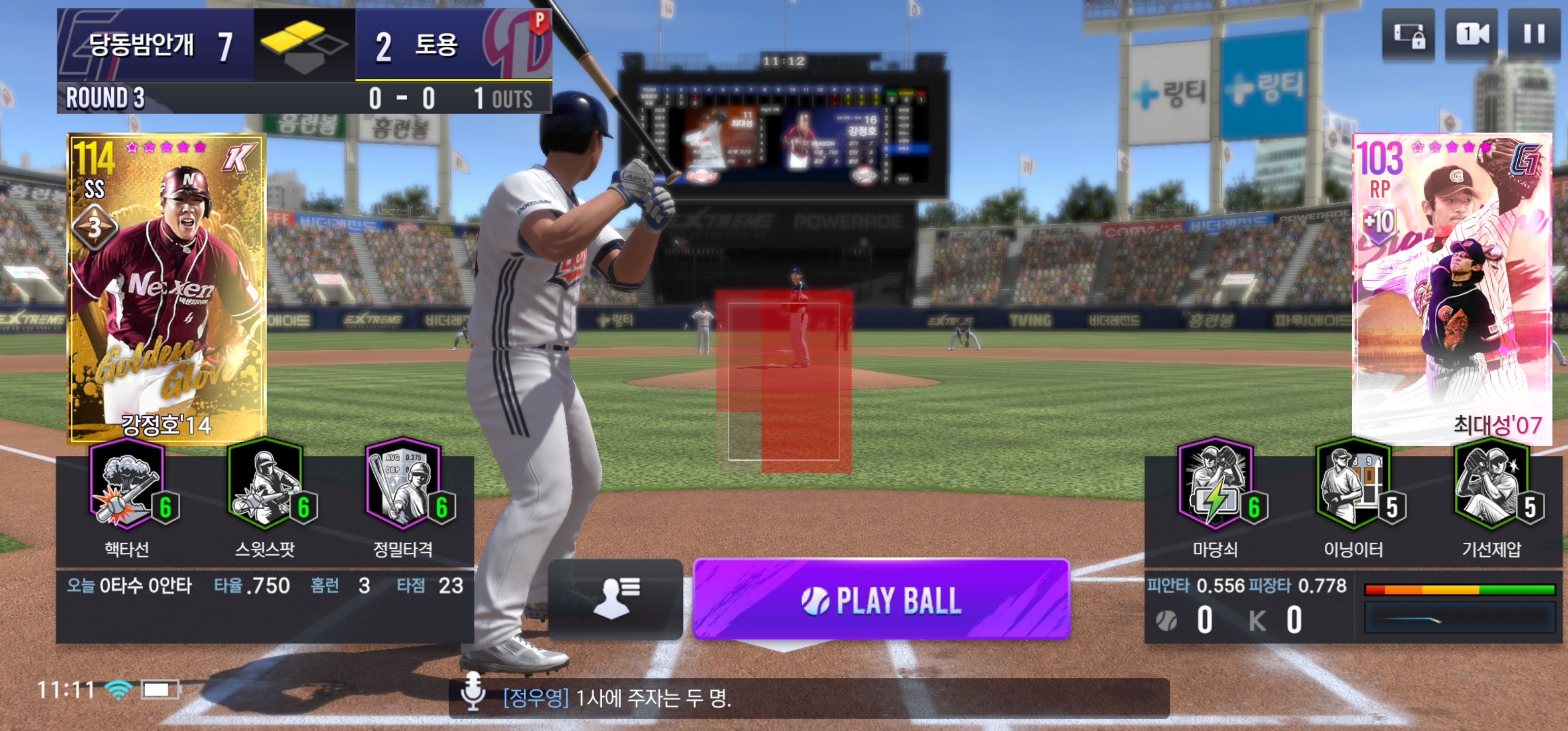1568x731 pixels.
Task: Tap the screen rotation lock icon
Action: coord(1408,35)
